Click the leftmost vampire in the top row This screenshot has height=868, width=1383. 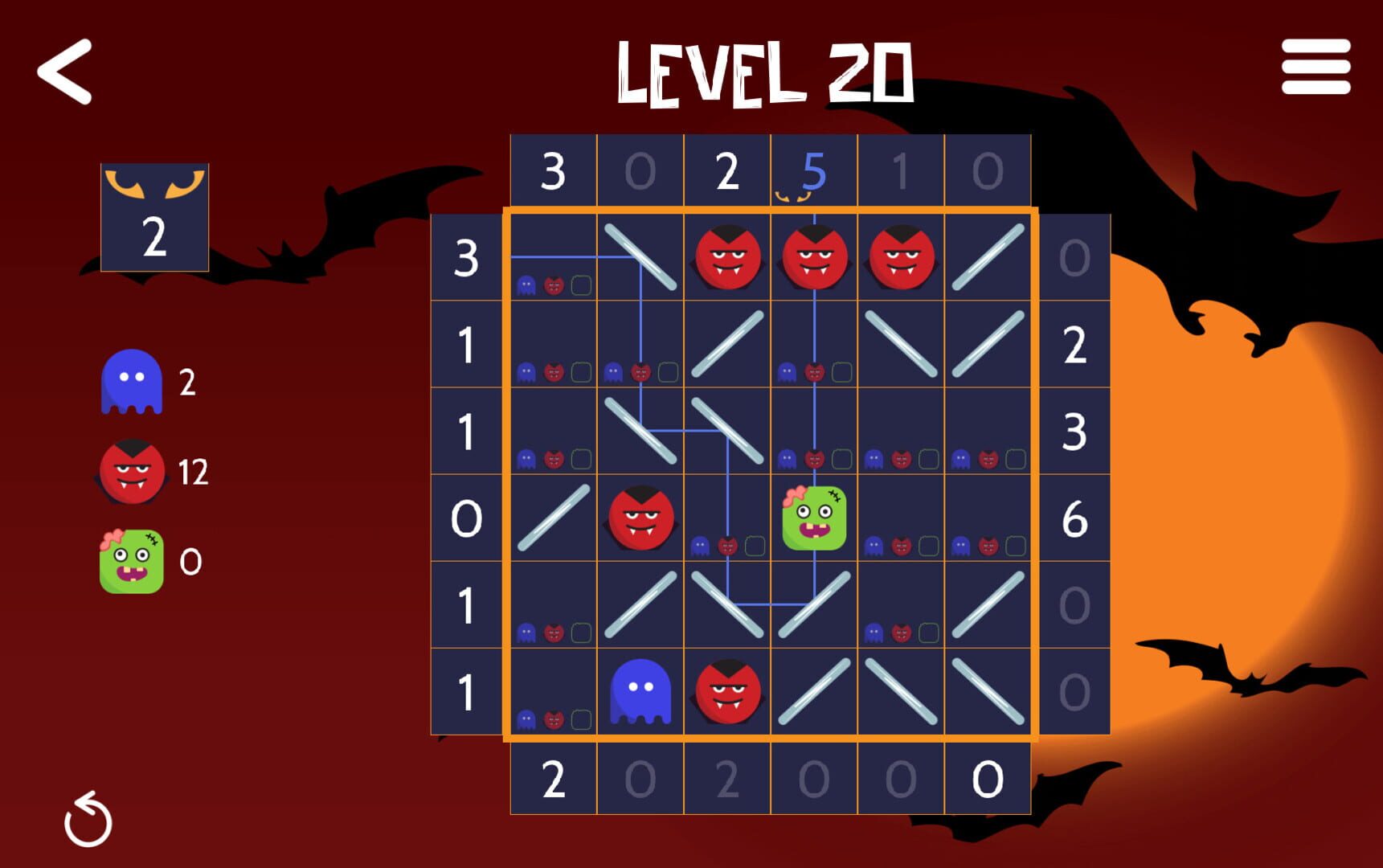coord(726,257)
